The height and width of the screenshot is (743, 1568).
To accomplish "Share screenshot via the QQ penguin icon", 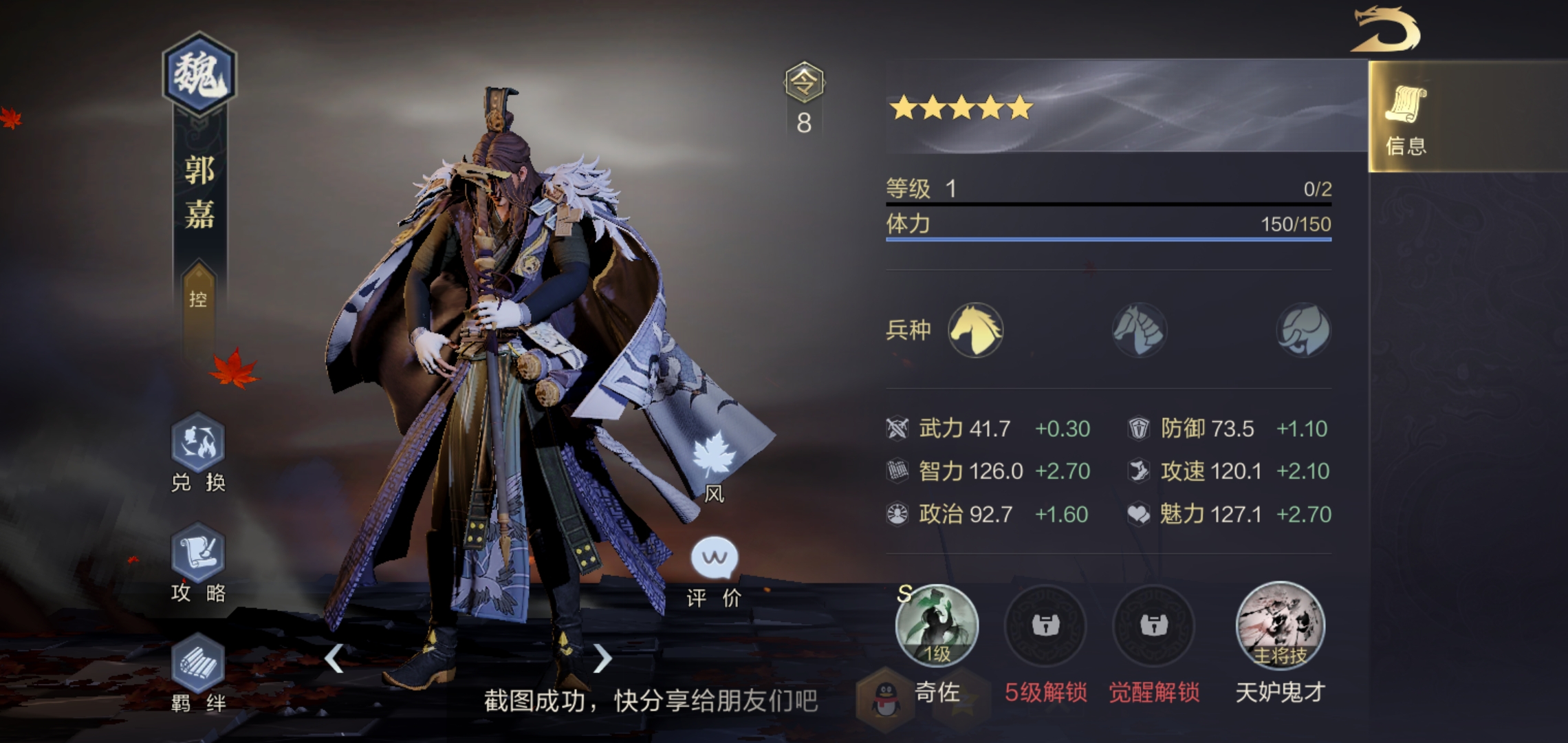I will tap(886, 698).
